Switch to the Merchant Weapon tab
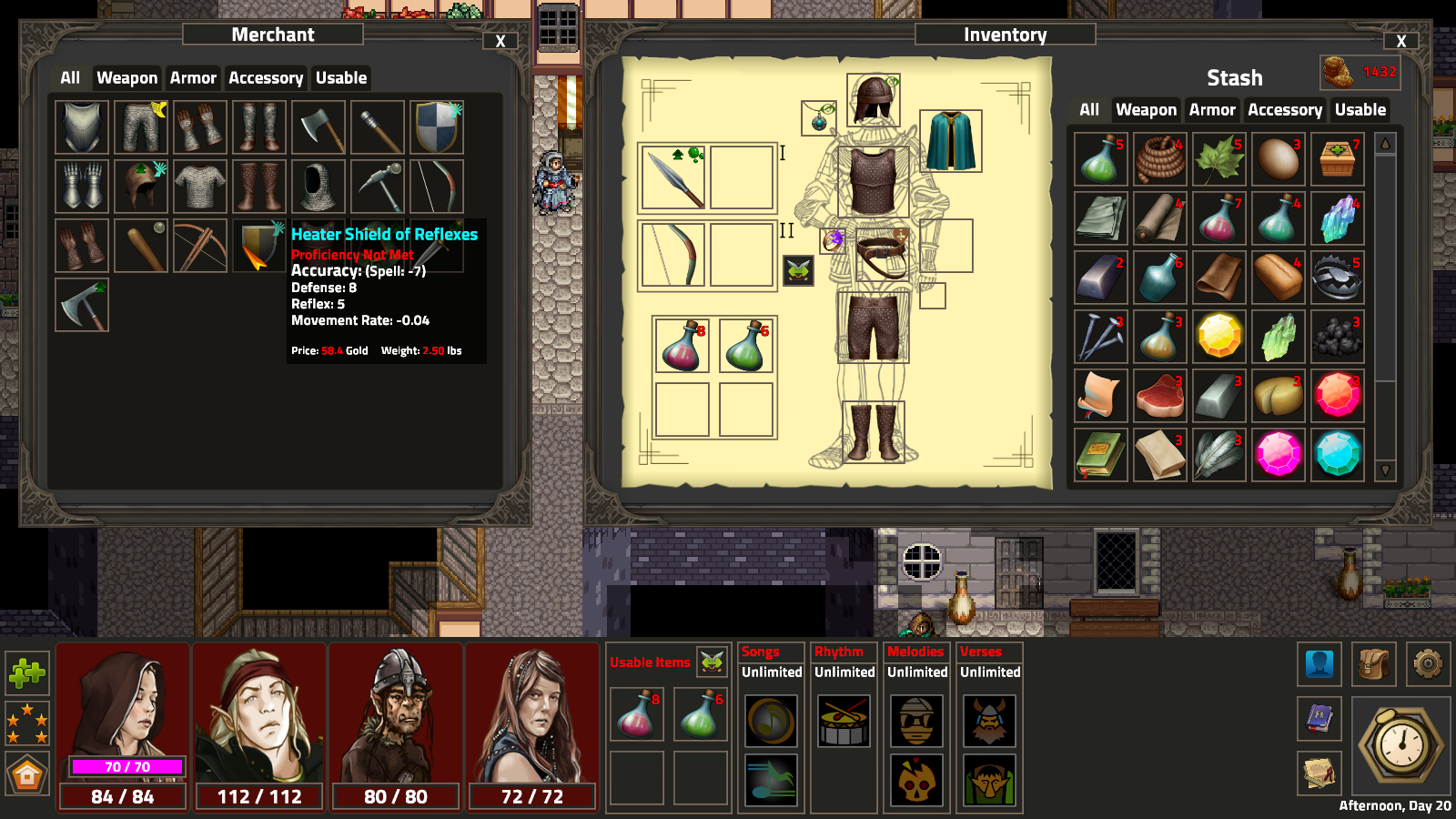This screenshot has width=1456, height=819. [126, 78]
